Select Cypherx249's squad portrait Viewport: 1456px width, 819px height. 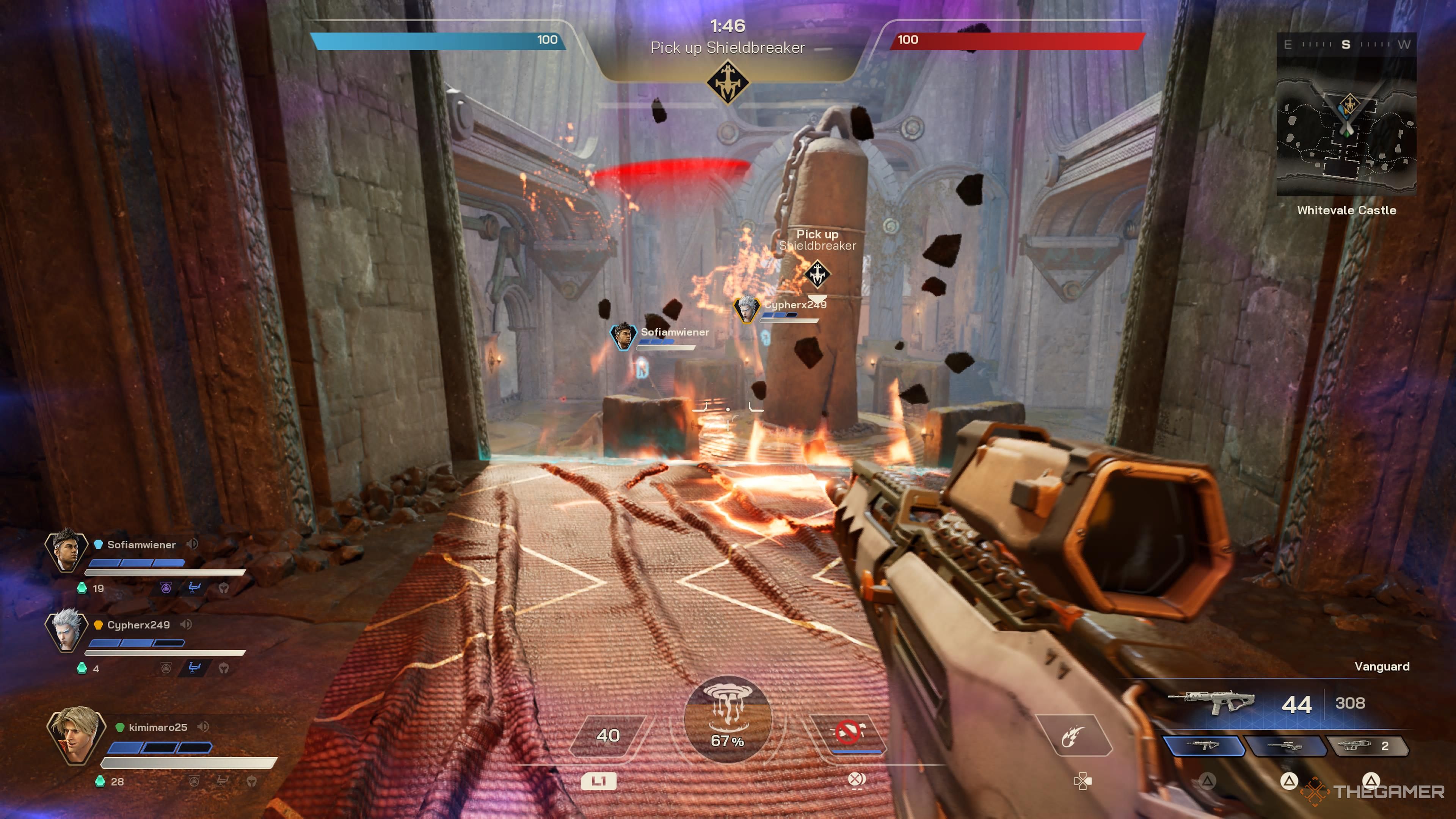[x=66, y=631]
